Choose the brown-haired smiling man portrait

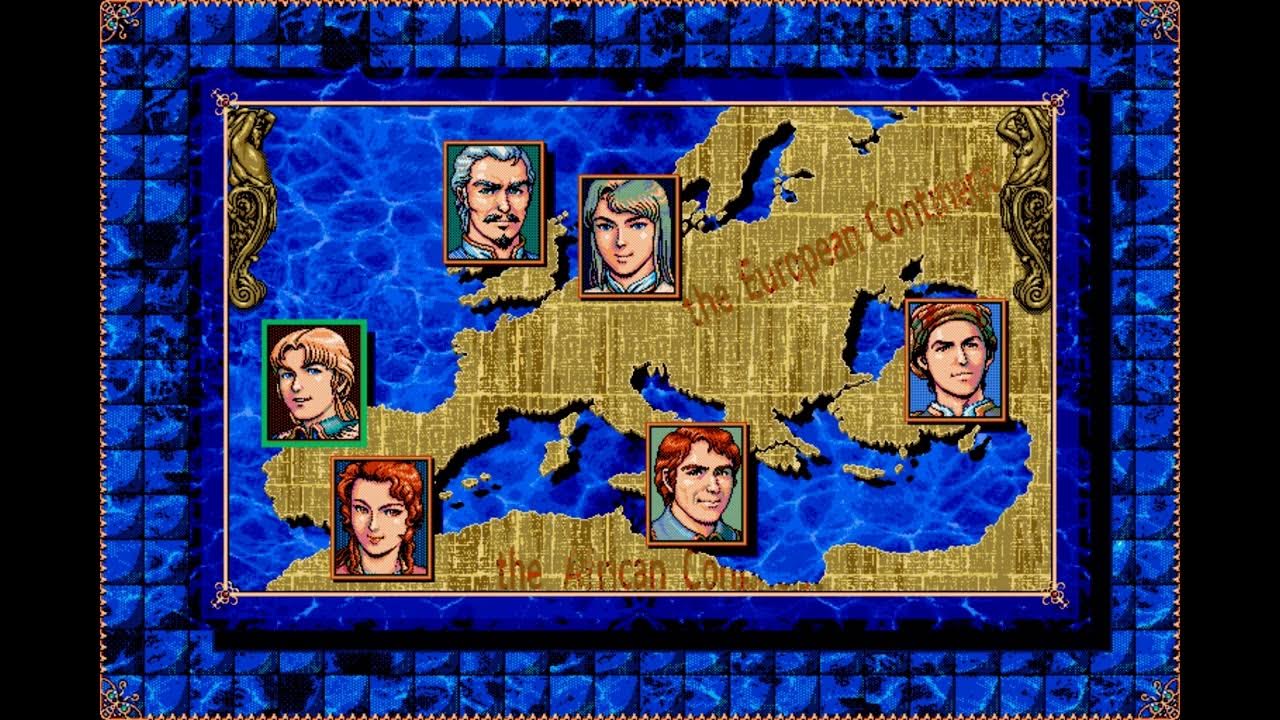coord(697,485)
